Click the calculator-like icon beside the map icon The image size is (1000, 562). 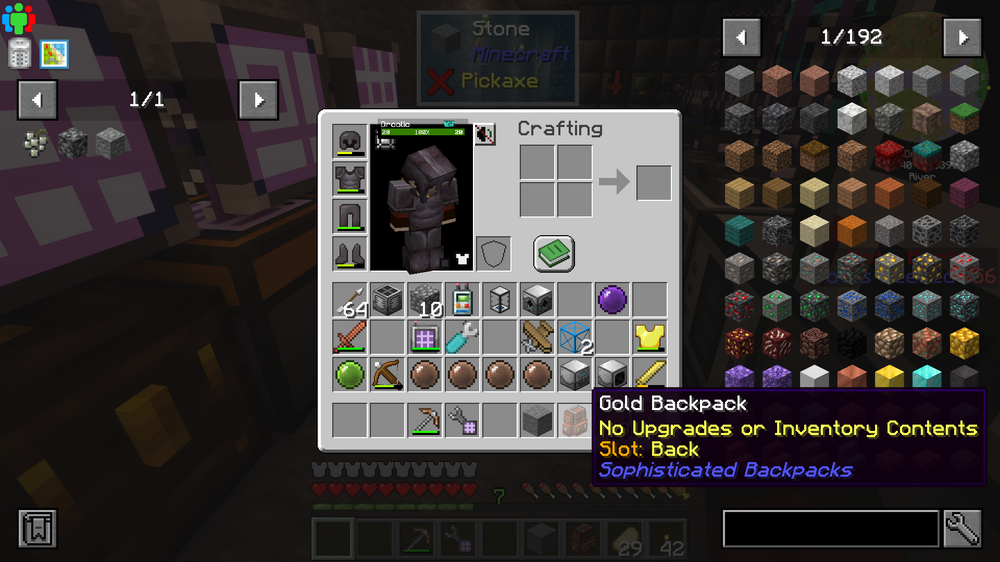(x=20, y=54)
